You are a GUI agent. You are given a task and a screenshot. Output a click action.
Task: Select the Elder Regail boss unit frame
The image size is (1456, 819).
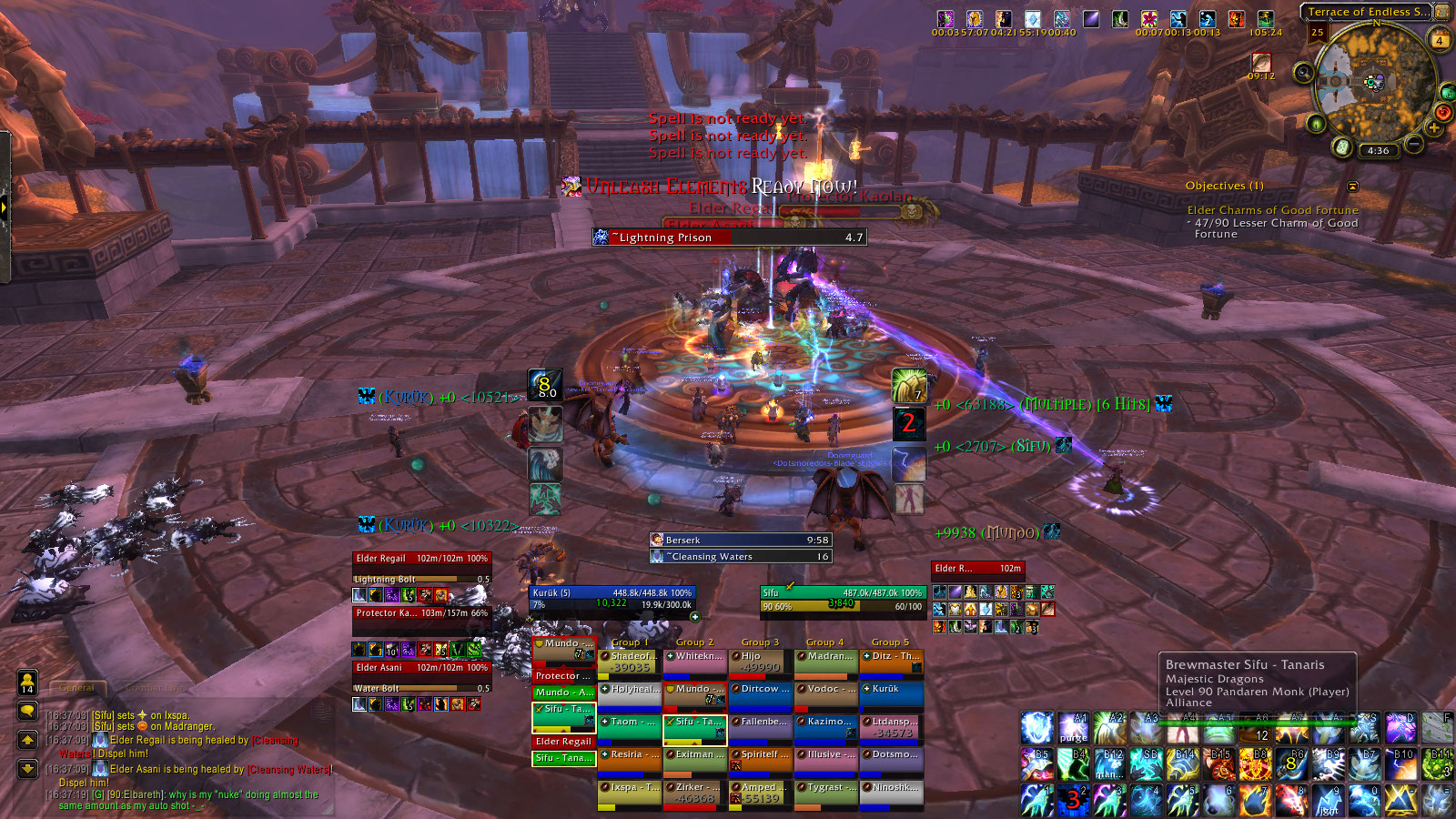(x=421, y=559)
